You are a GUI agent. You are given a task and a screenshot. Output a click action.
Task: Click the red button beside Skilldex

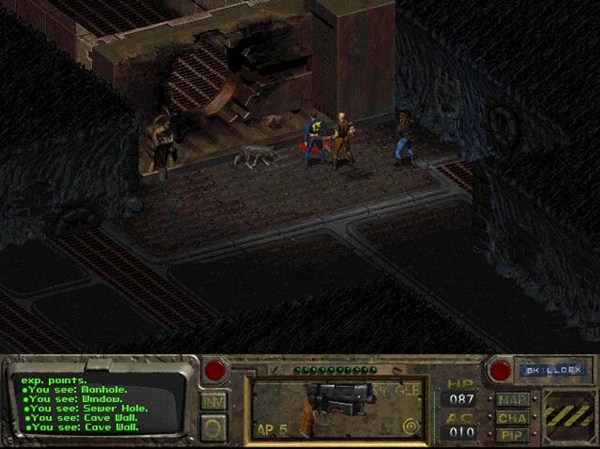[x=498, y=370]
